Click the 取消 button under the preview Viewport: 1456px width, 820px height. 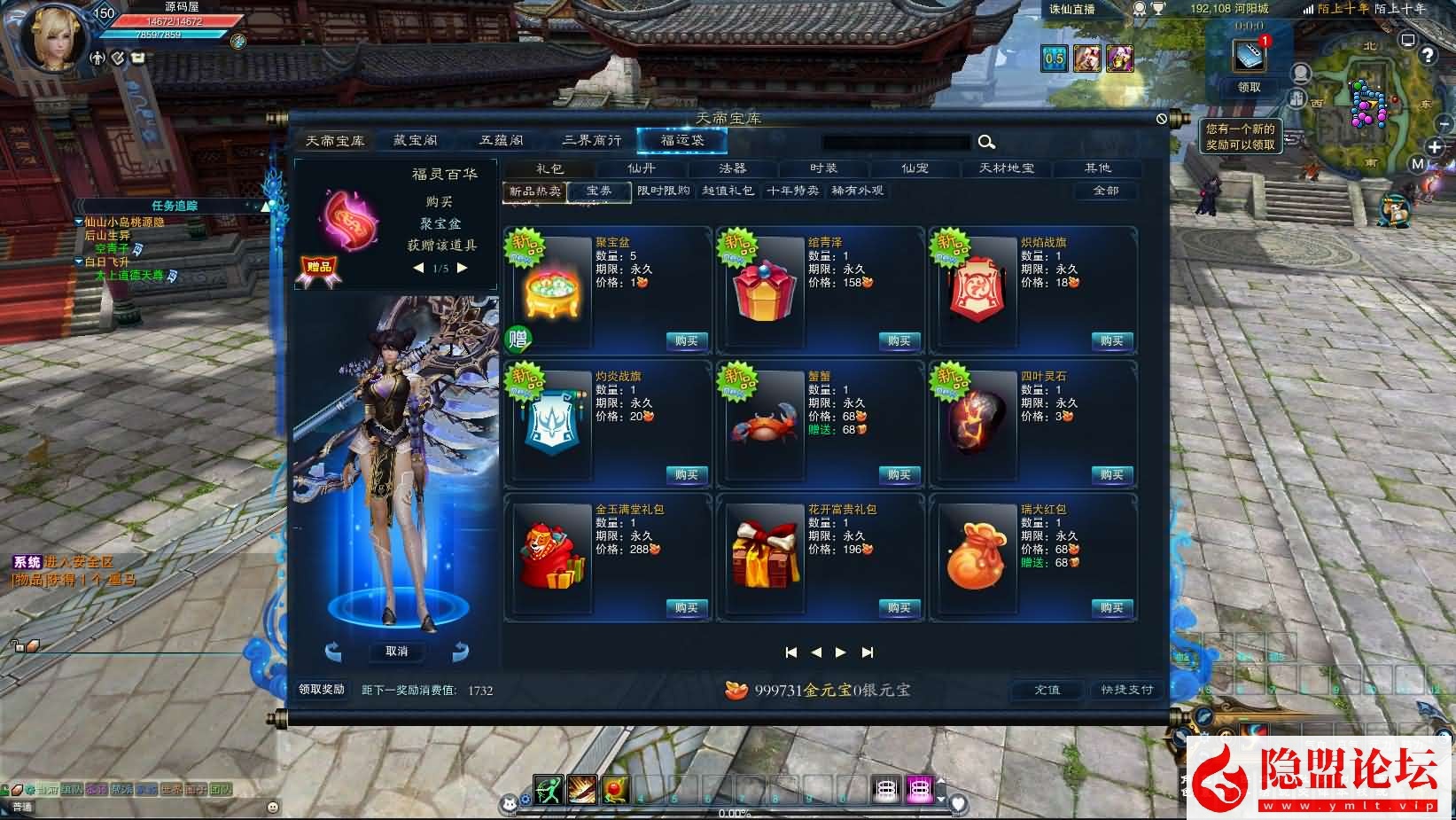[396, 652]
